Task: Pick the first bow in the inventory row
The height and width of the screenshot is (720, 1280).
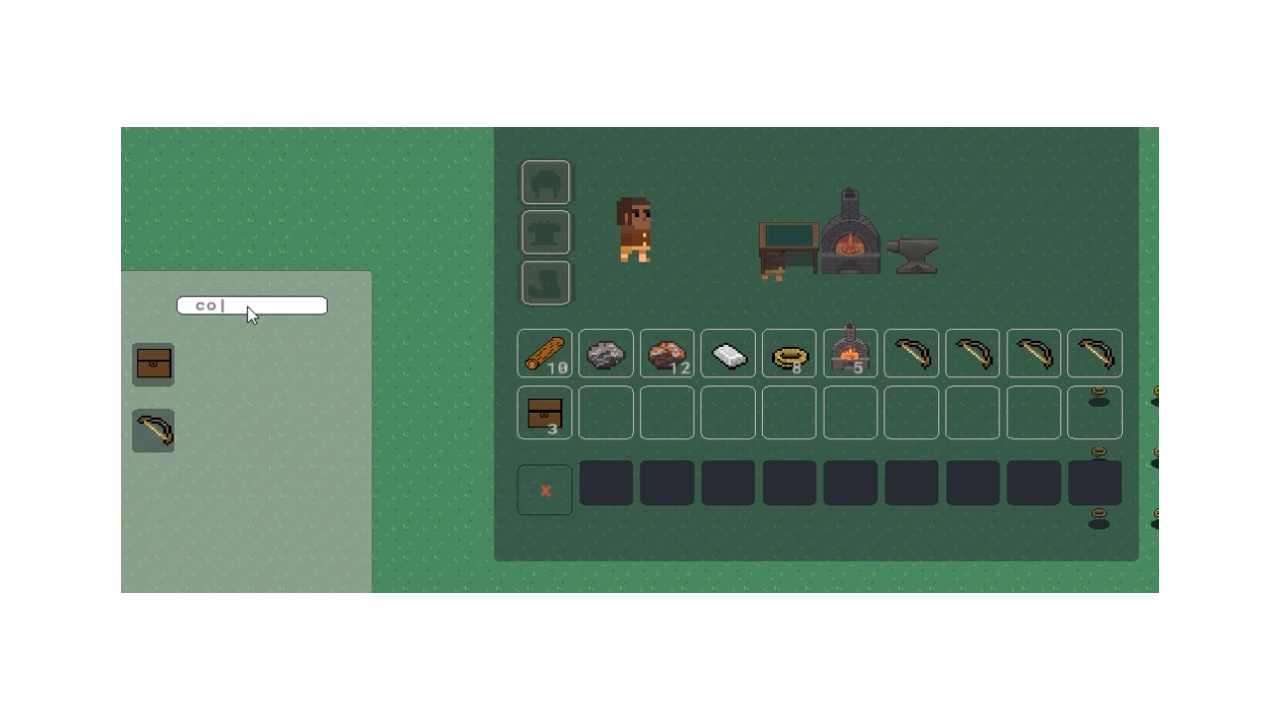Action: point(911,353)
